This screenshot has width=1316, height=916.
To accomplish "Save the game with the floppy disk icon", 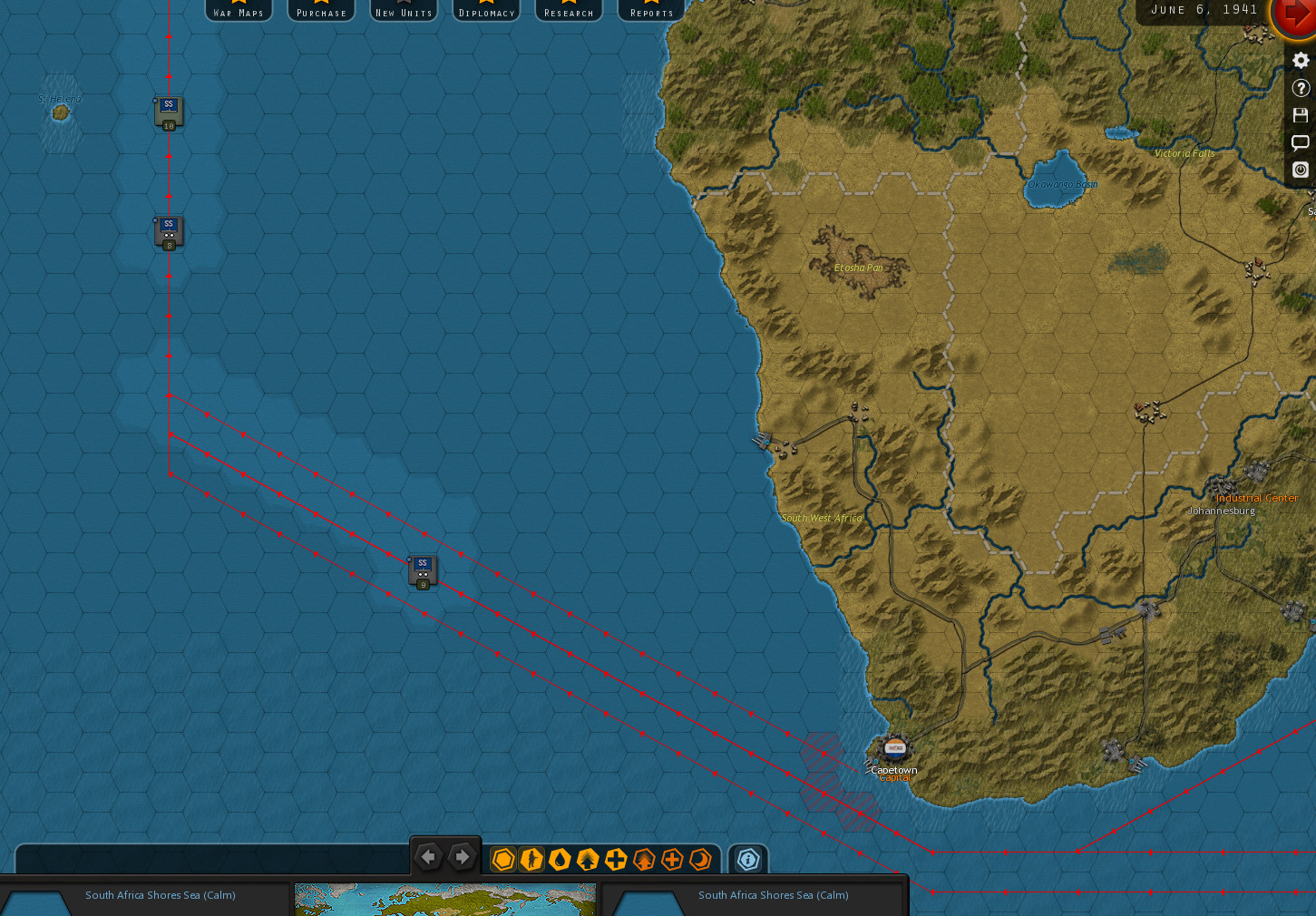I will pyautogui.click(x=1301, y=115).
